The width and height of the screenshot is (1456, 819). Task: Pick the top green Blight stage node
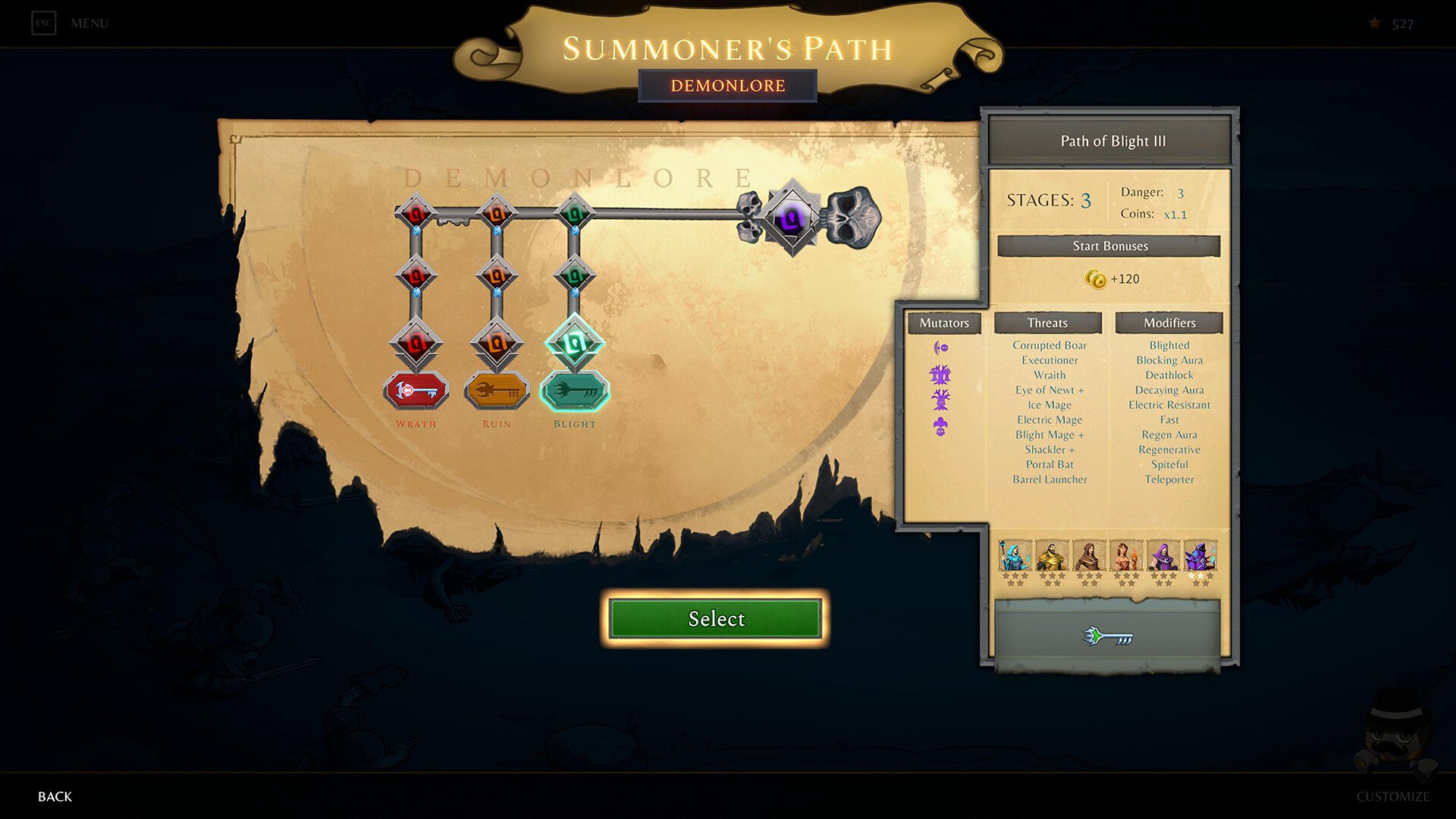575,213
